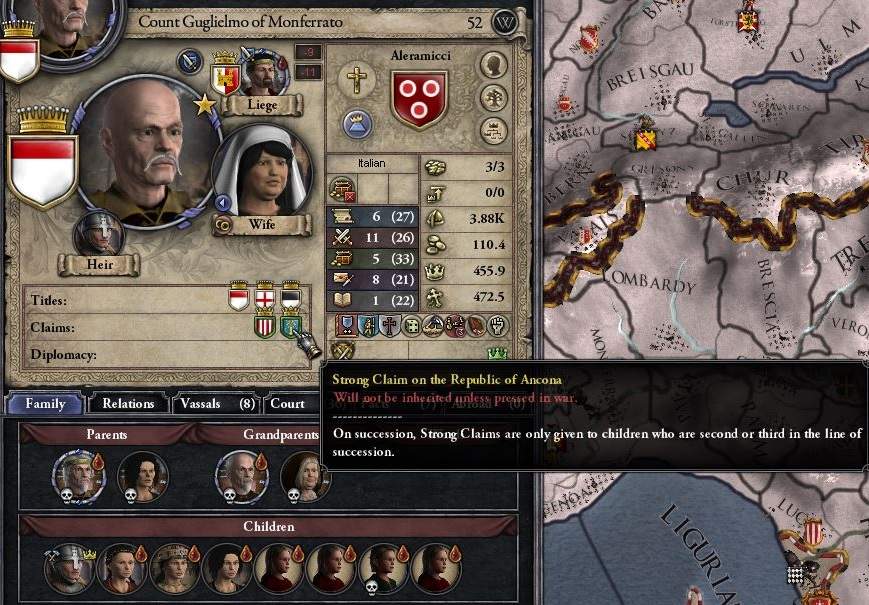
Task: Click the Republic of Ancona claim shield
Action: point(291,326)
